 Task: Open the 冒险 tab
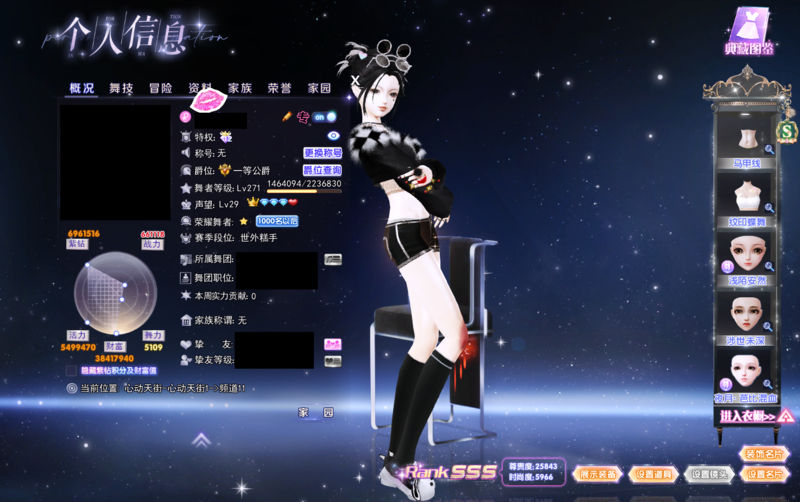161,88
